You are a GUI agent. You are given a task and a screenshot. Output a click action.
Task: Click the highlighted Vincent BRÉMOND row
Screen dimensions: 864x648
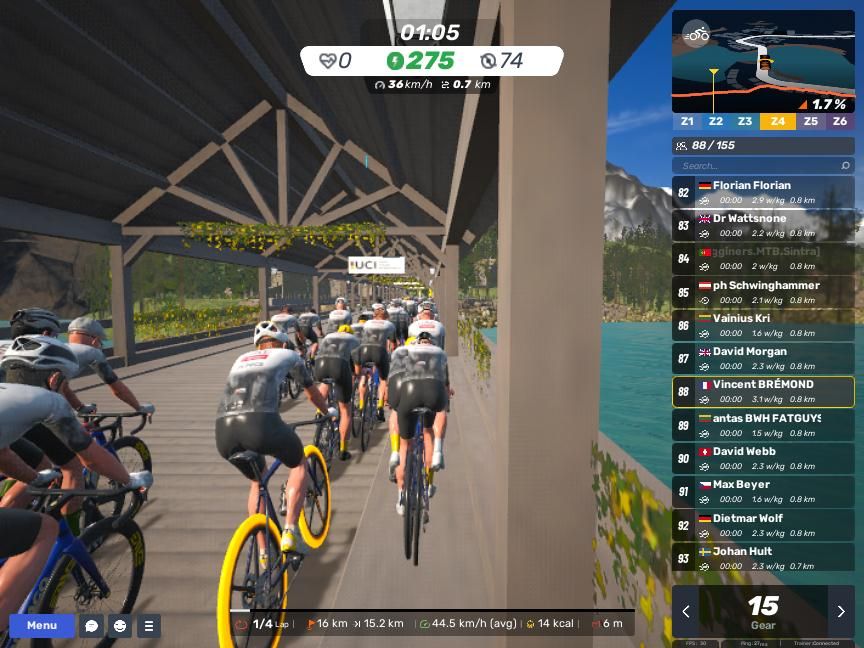coord(763,391)
